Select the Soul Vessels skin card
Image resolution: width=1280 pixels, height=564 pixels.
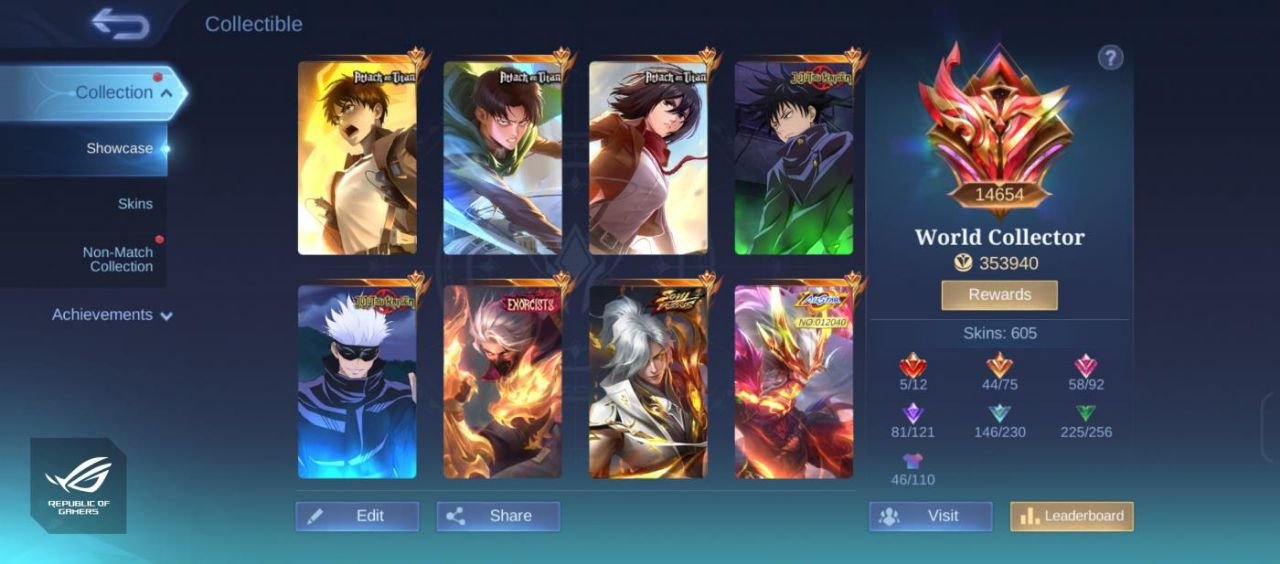pyautogui.click(x=648, y=381)
